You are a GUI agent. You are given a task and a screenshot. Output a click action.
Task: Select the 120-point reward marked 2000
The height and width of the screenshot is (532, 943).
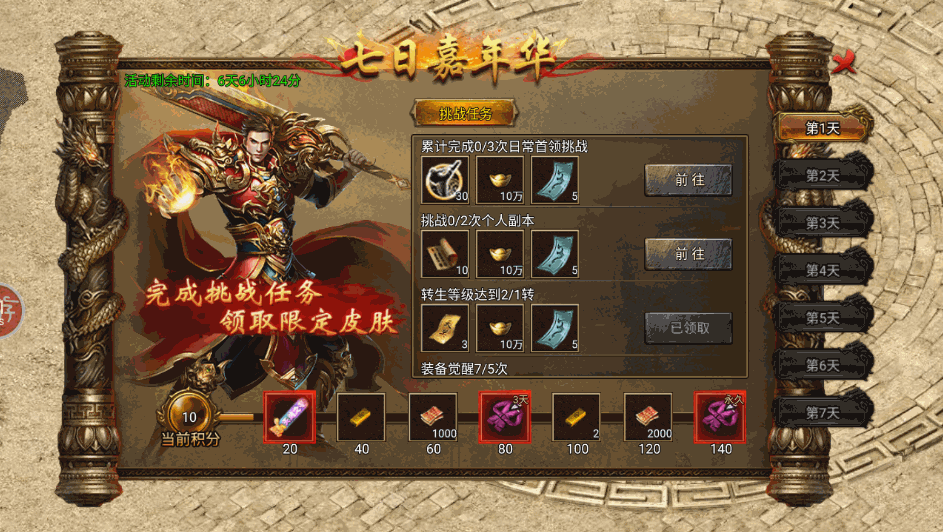click(649, 417)
